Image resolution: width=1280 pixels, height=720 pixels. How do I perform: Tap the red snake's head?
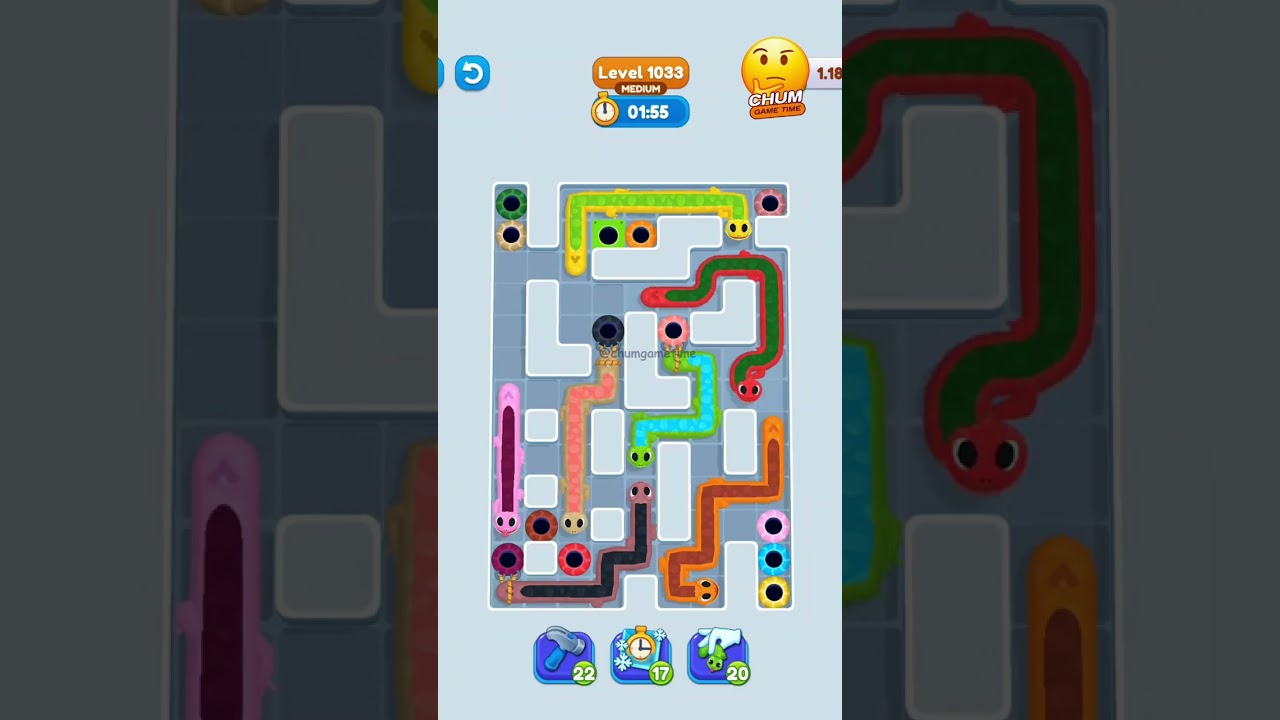(749, 389)
